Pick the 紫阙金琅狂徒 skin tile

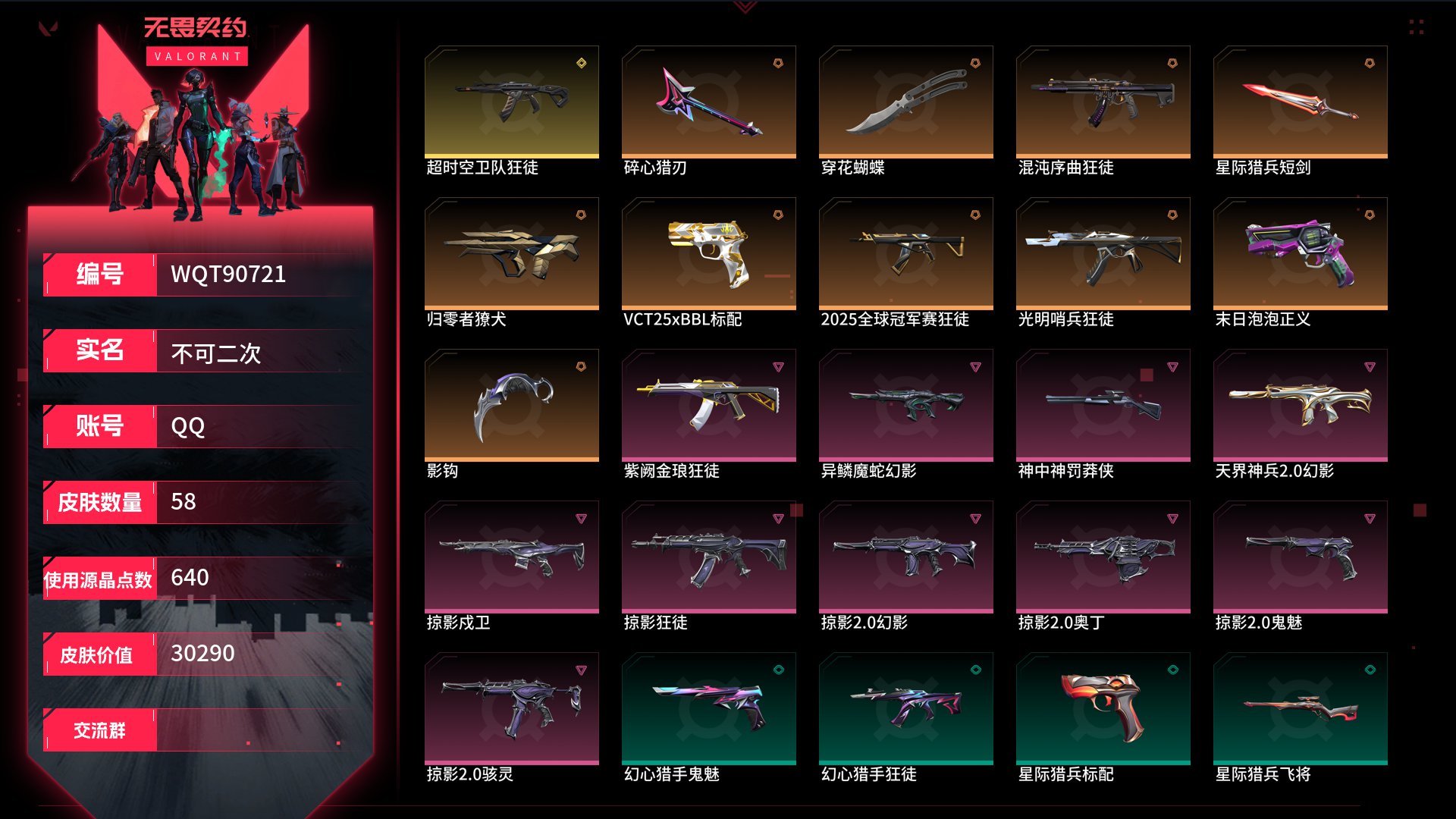click(709, 406)
